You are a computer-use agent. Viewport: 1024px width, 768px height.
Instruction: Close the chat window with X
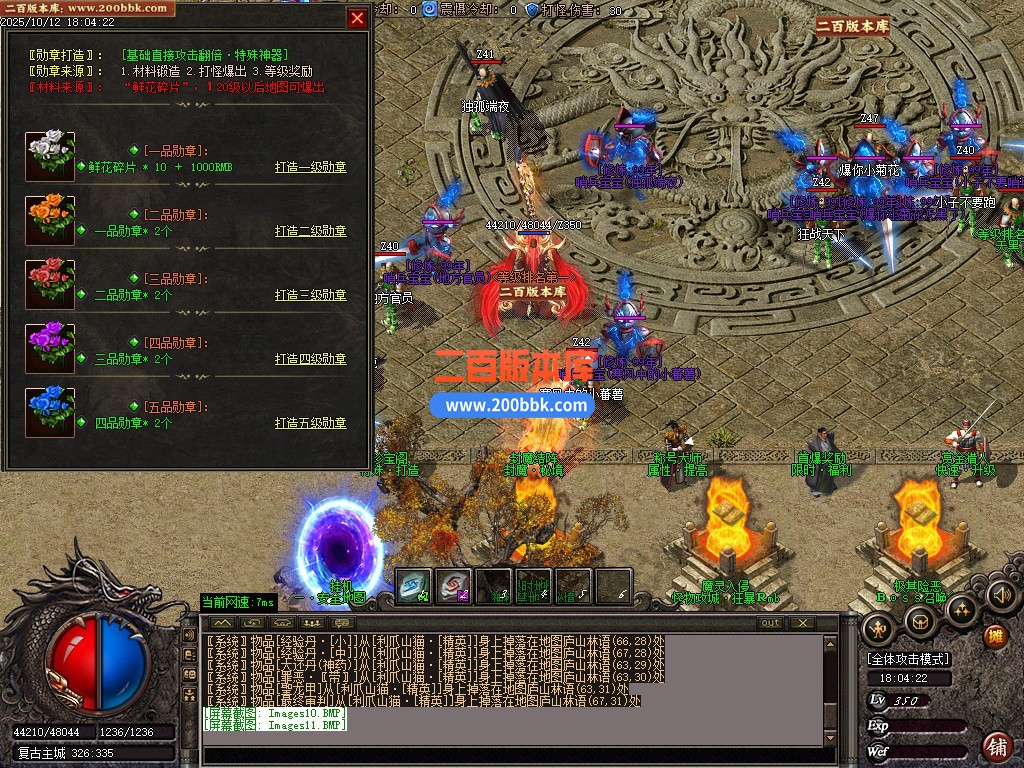pos(801,623)
